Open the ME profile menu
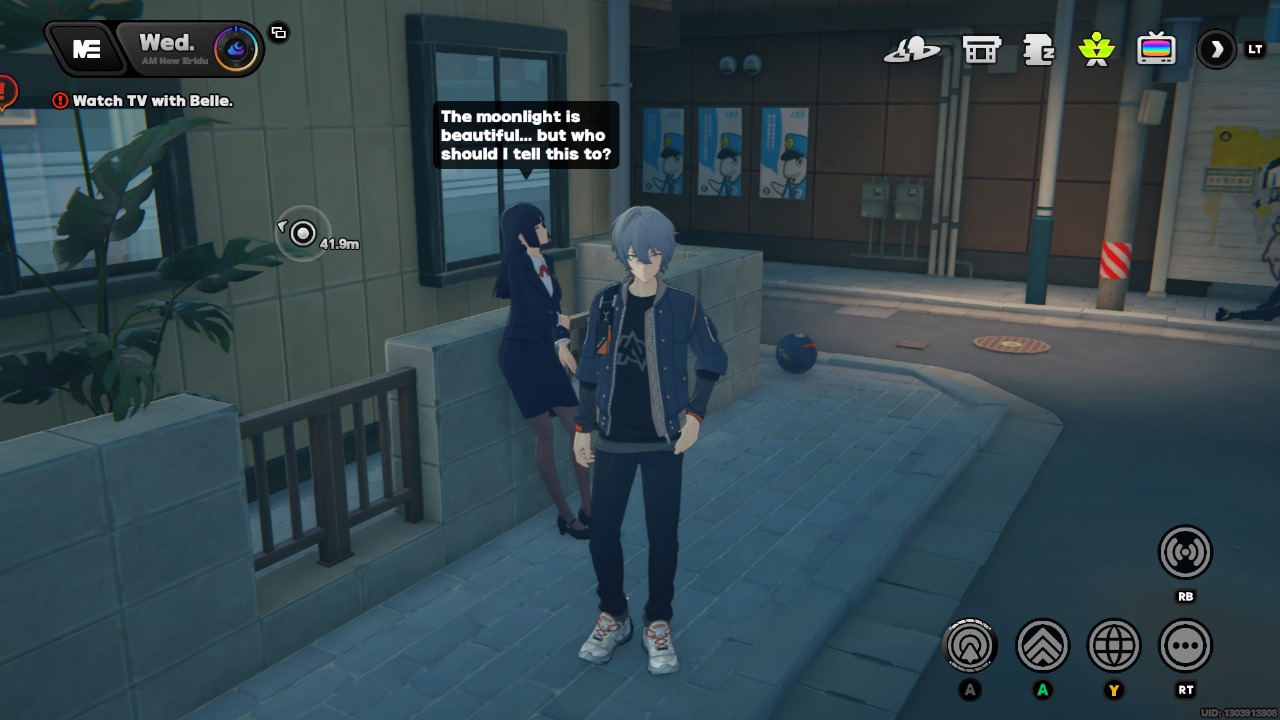The height and width of the screenshot is (720, 1280). pos(87,49)
